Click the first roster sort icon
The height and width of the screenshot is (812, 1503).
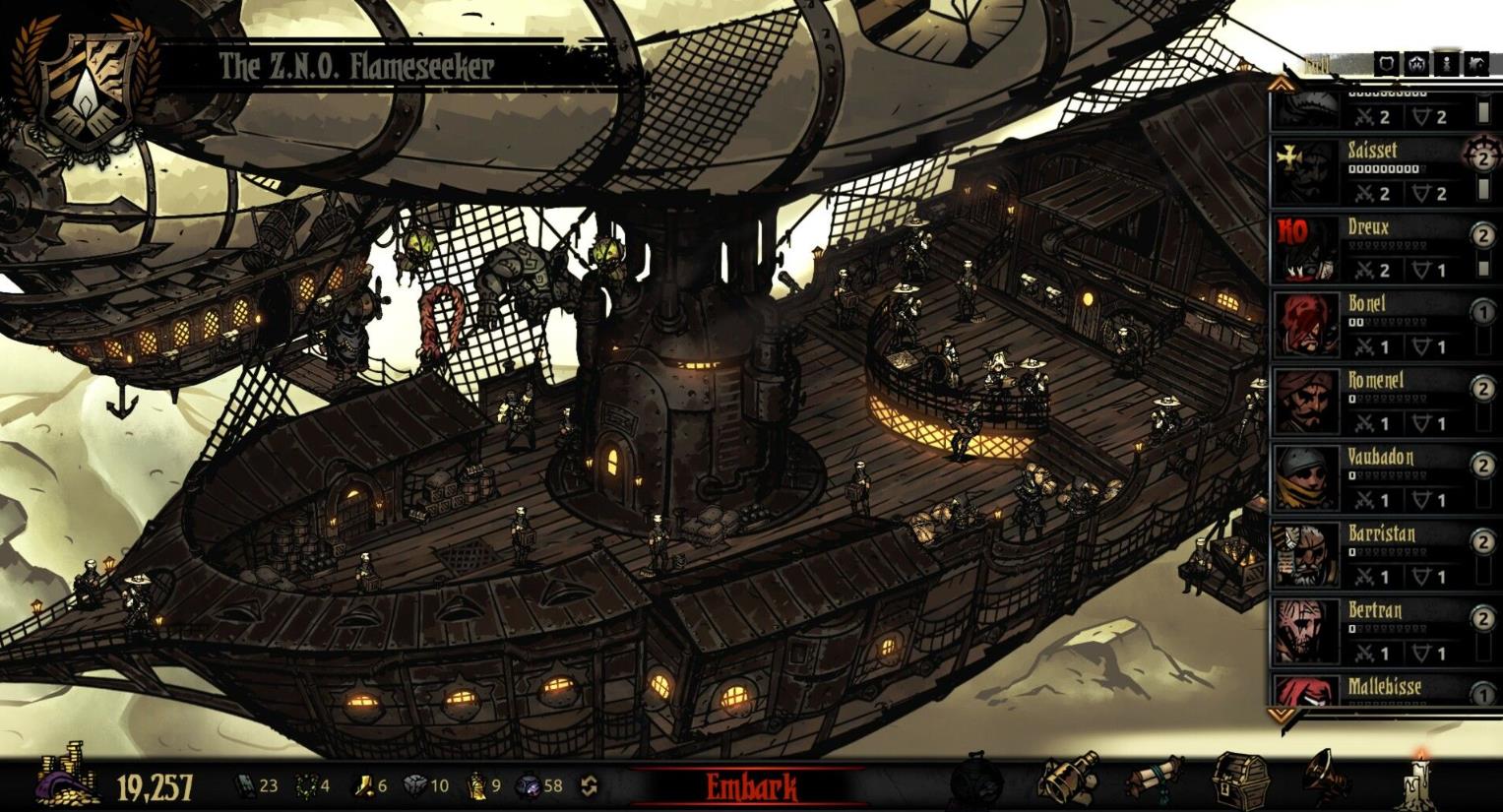click(x=1386, y=64)
